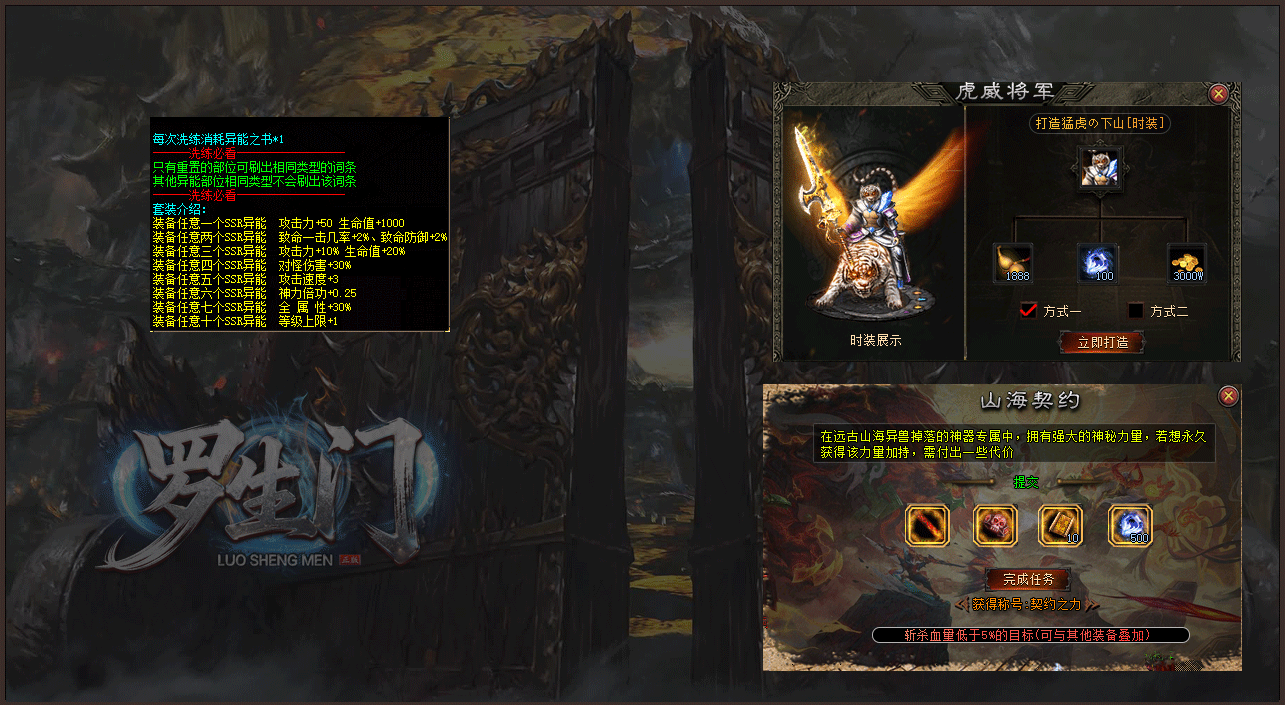1285x705 pixels.
Task: Close the 山海契约 panel
Action: [x=1229, y=396]
